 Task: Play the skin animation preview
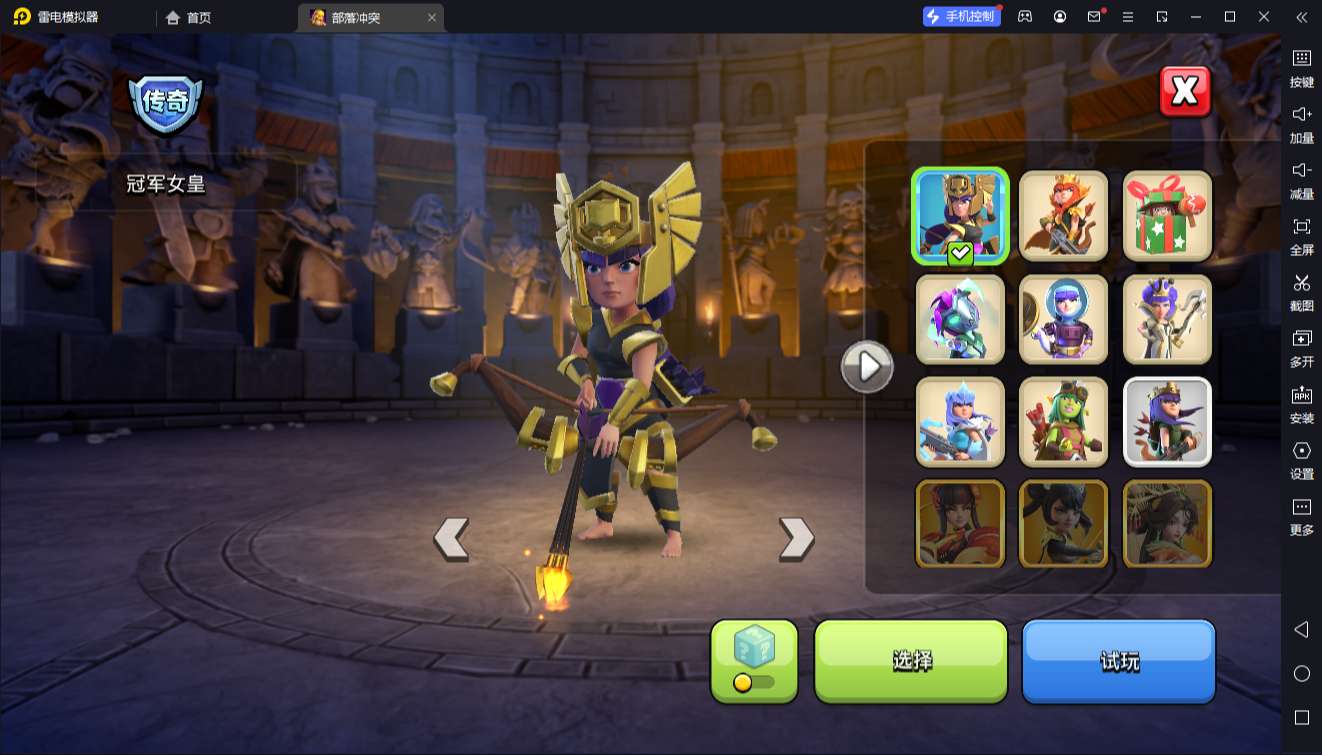click(x=866, y=367)
